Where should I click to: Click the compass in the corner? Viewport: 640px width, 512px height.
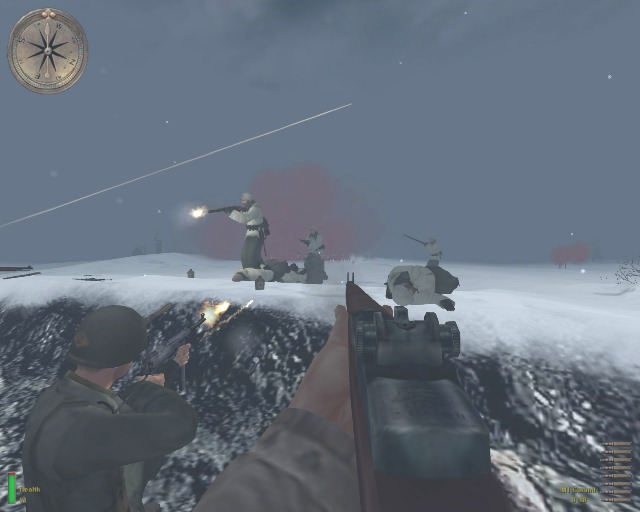(x=47, y=51)
